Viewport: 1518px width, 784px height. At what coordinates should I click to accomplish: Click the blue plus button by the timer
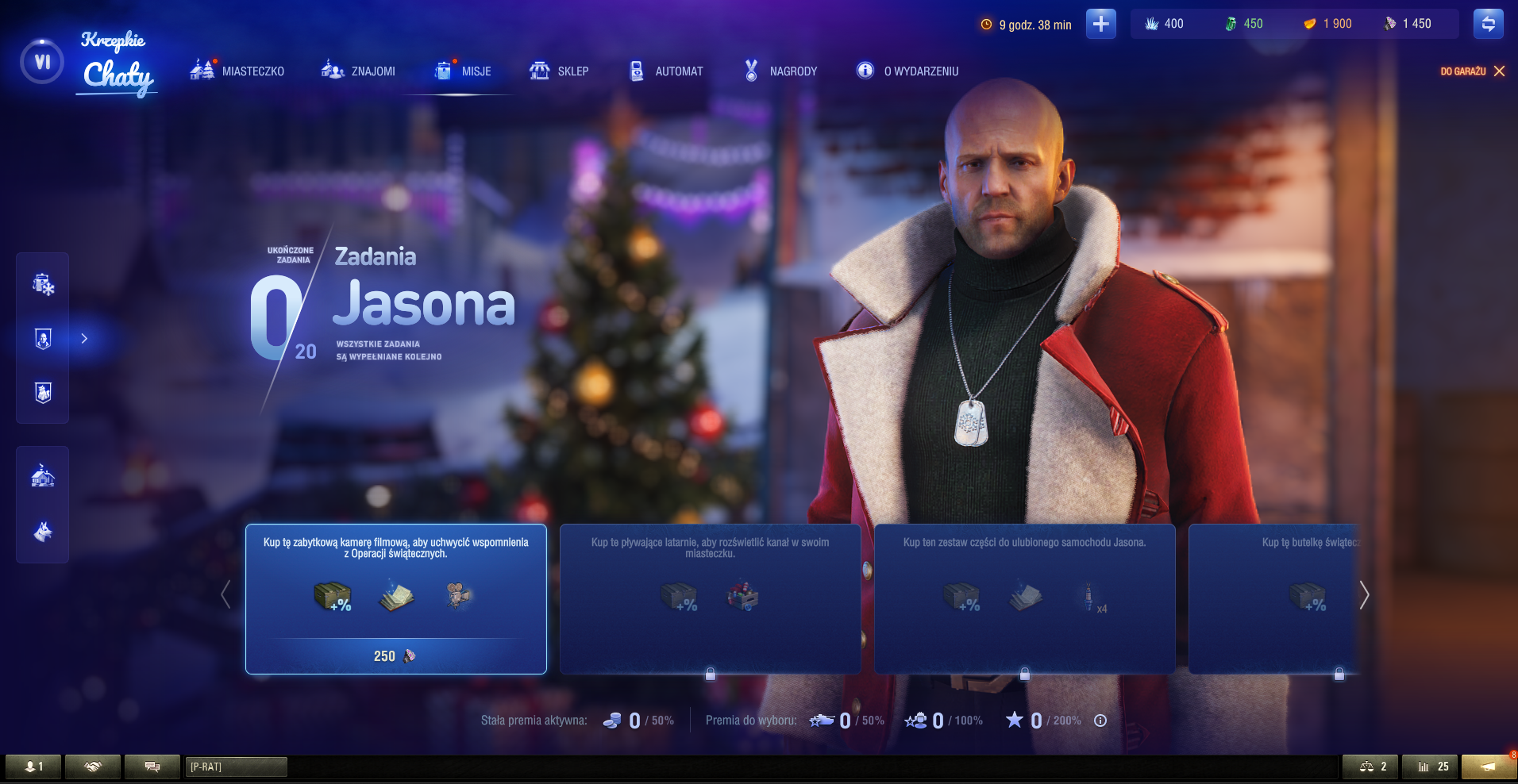[1100, 24]
